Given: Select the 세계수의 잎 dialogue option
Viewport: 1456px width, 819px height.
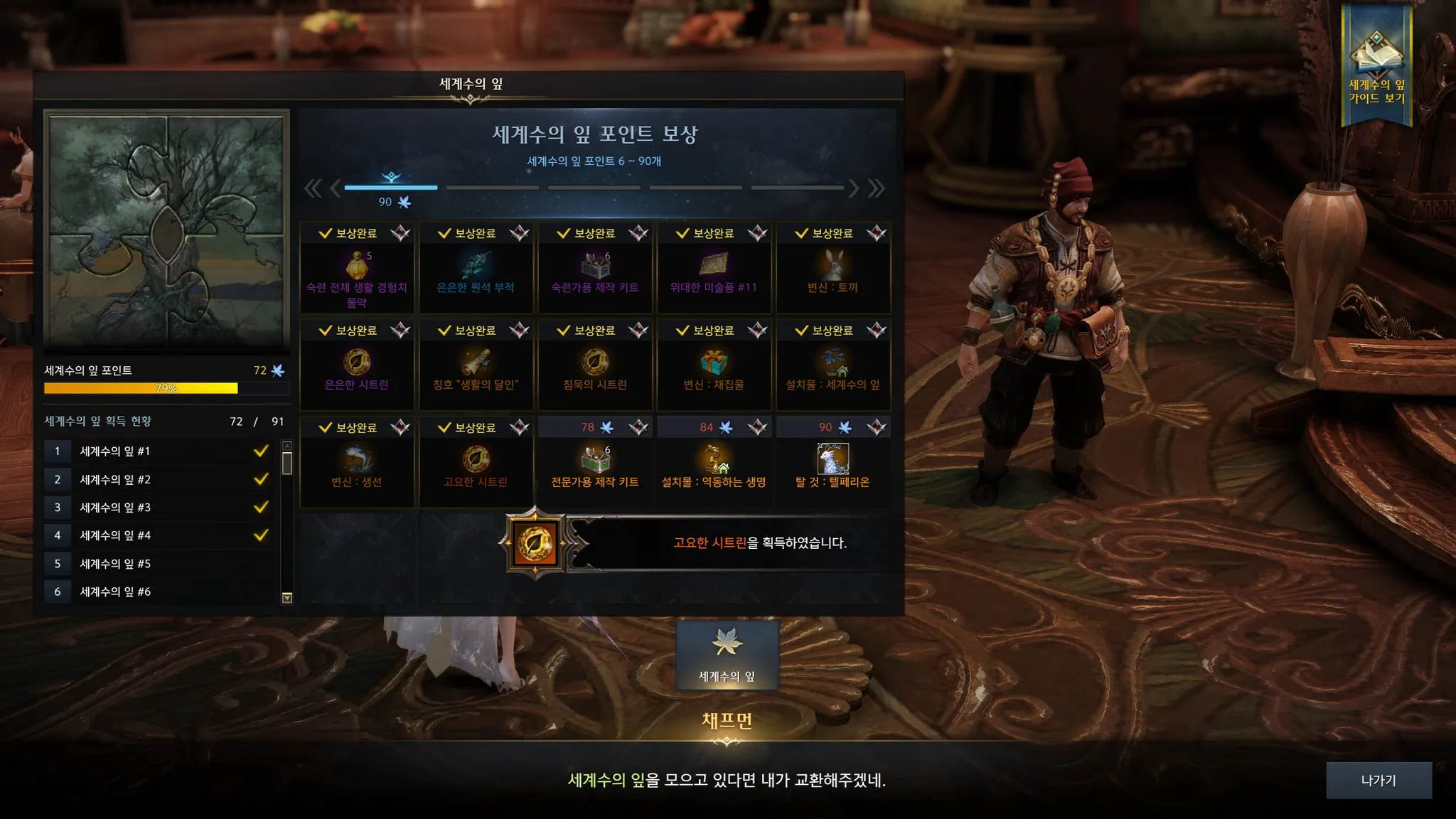Looking at the screenshot, I should tap(727, 655).
